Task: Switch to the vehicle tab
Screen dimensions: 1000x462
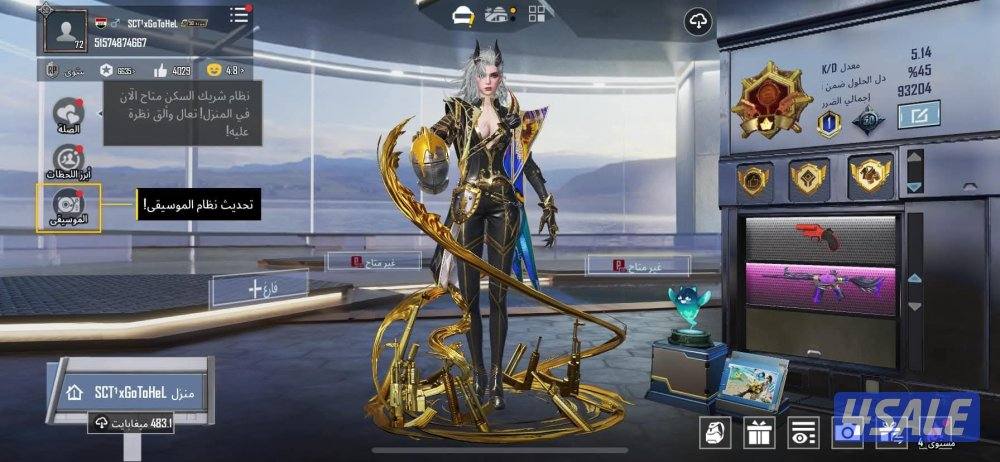Action: pos(496,14)
